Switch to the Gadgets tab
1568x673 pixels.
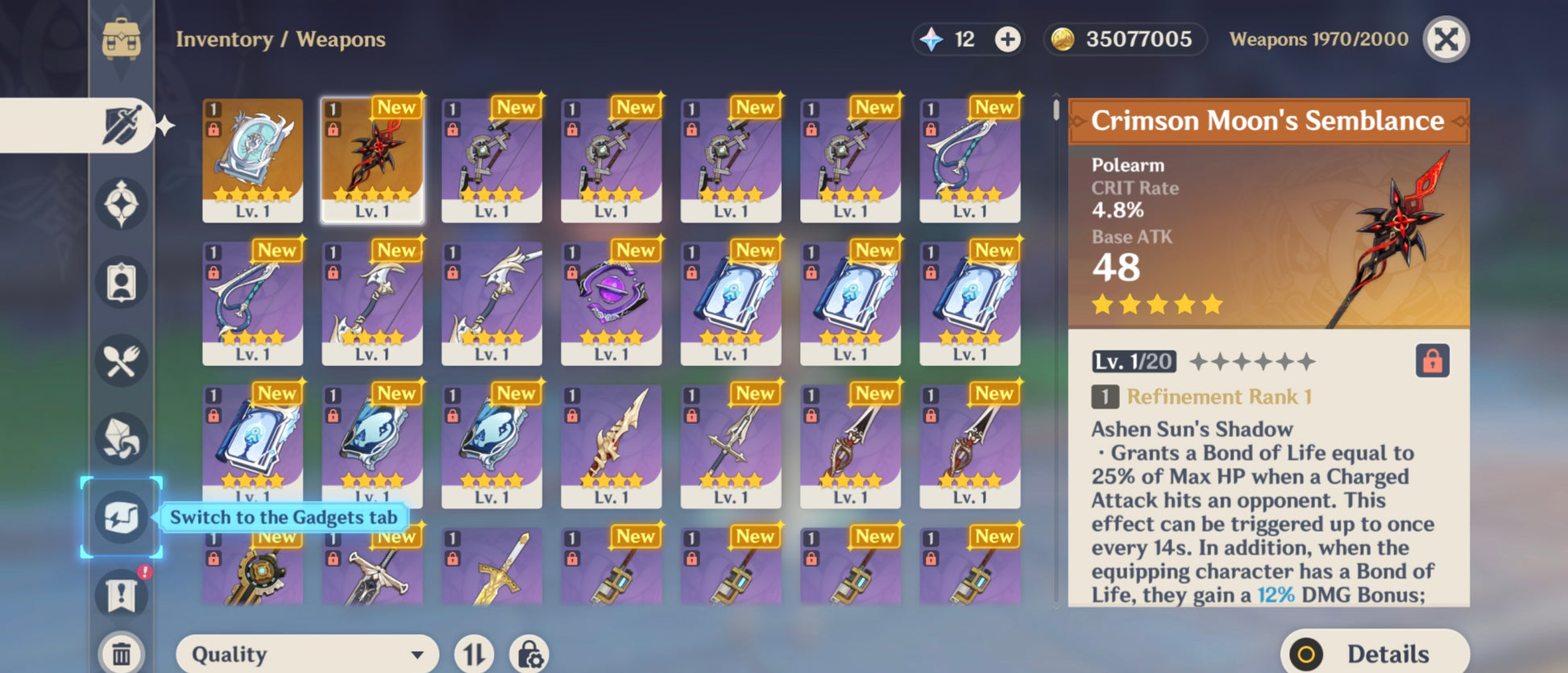pyautogui.click(x=121, y=517)
